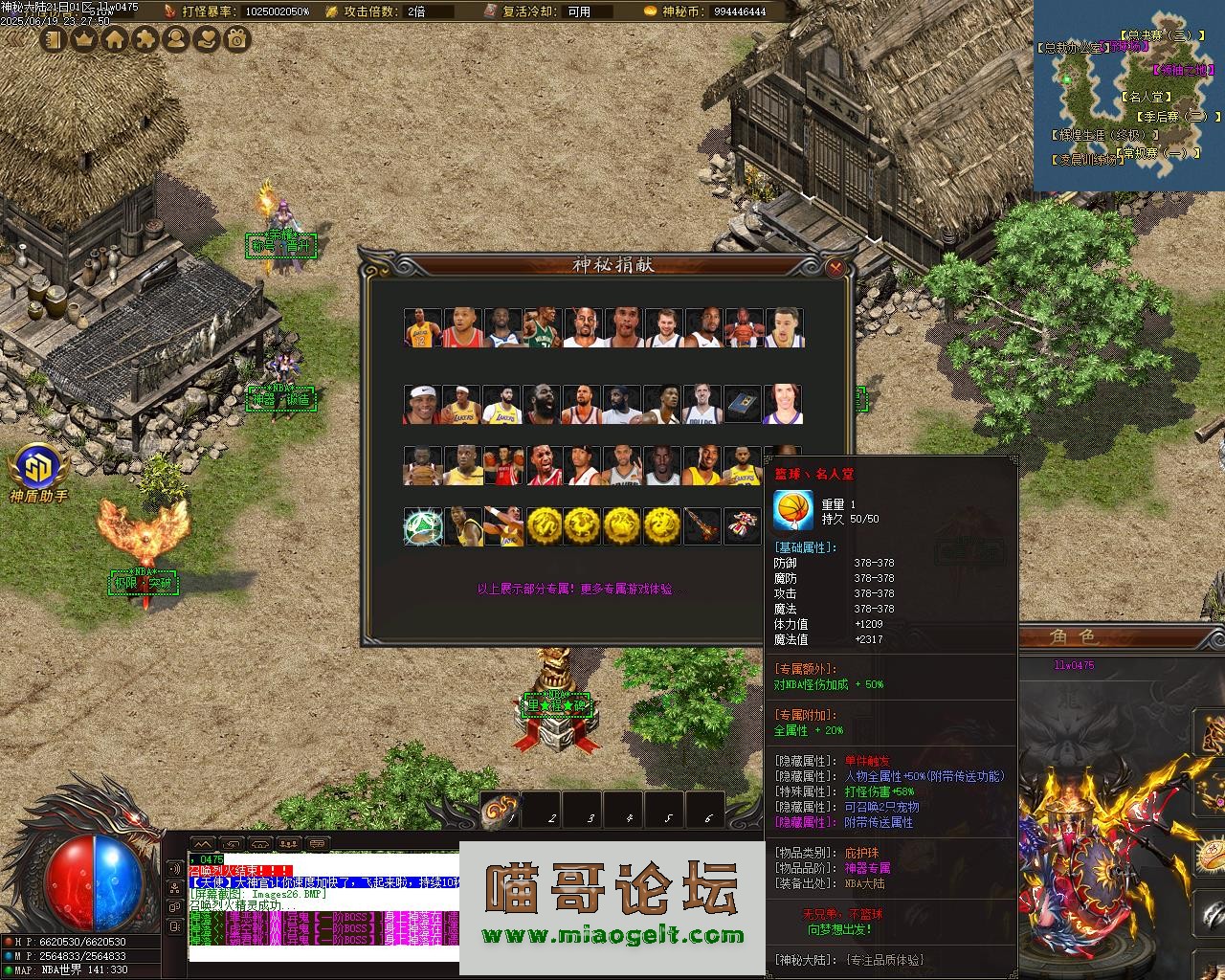1225x980 pixels.
Task: Click the house icon in the top toolbar
Action: [x=115, y=39]
